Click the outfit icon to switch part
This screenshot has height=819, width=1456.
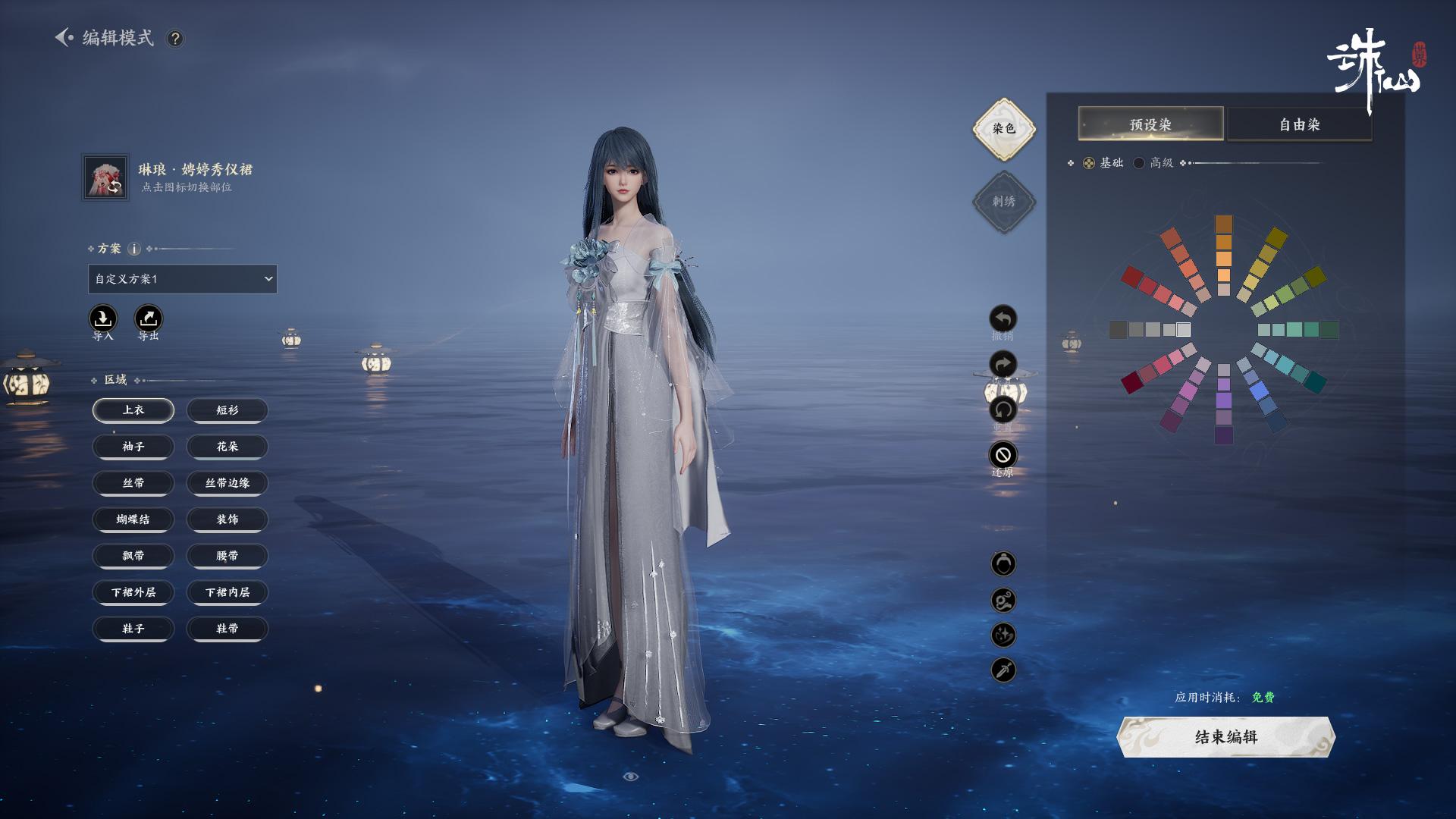coord(105,178)
